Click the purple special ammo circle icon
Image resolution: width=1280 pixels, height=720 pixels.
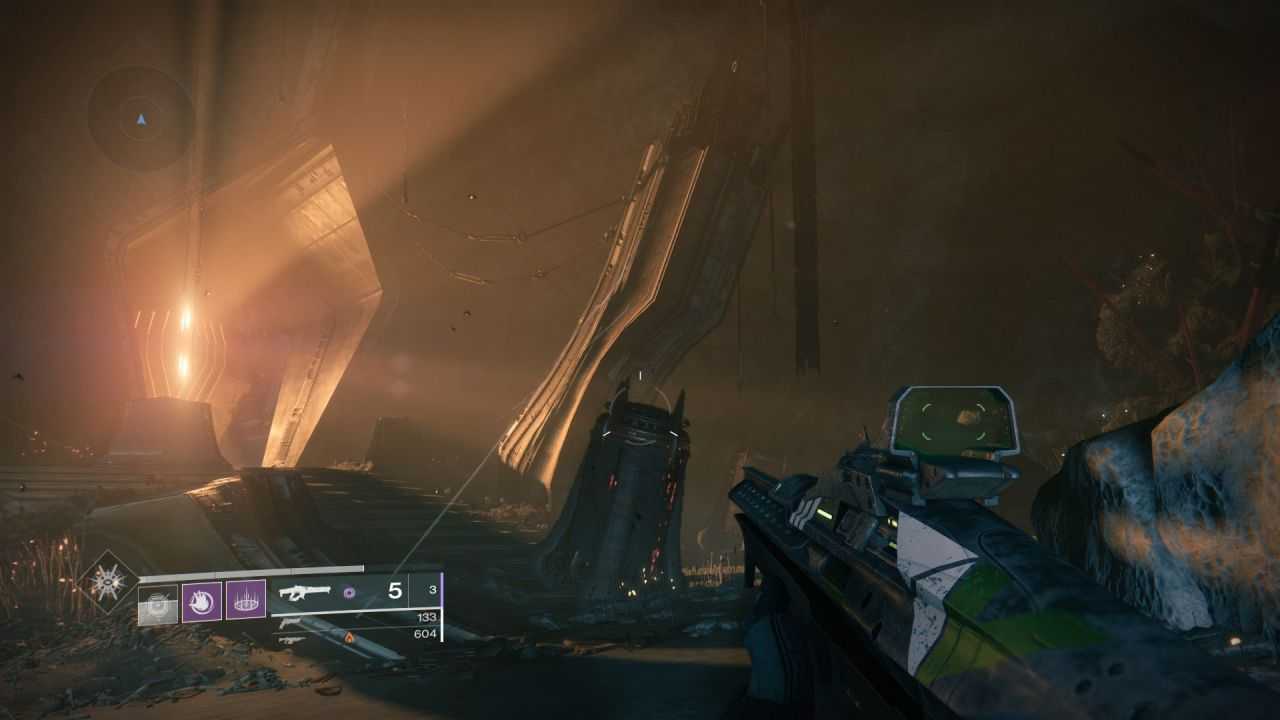pyautogui.click(x=349, y=592)
